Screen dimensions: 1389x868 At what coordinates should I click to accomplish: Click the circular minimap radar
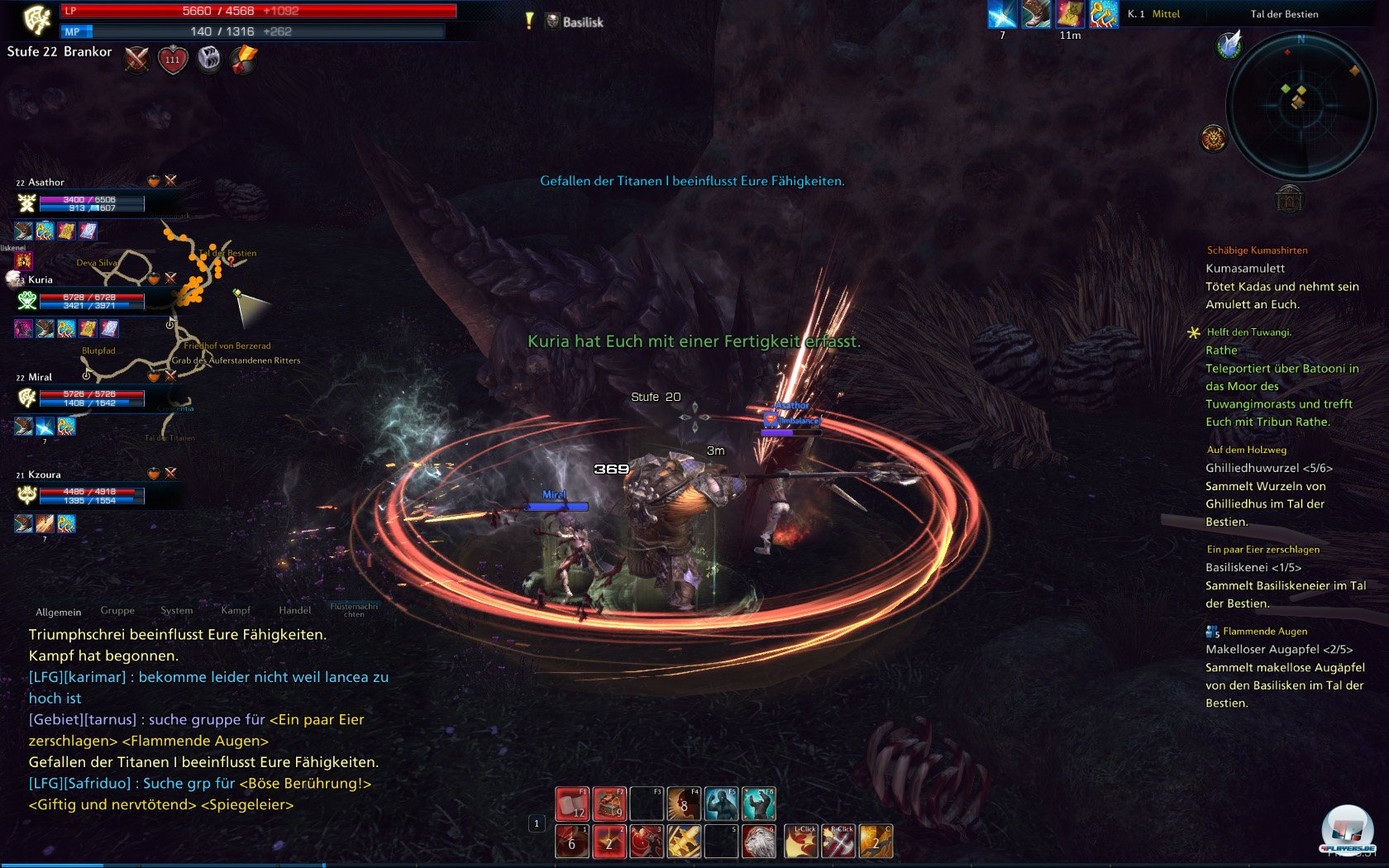point(1300,105)
